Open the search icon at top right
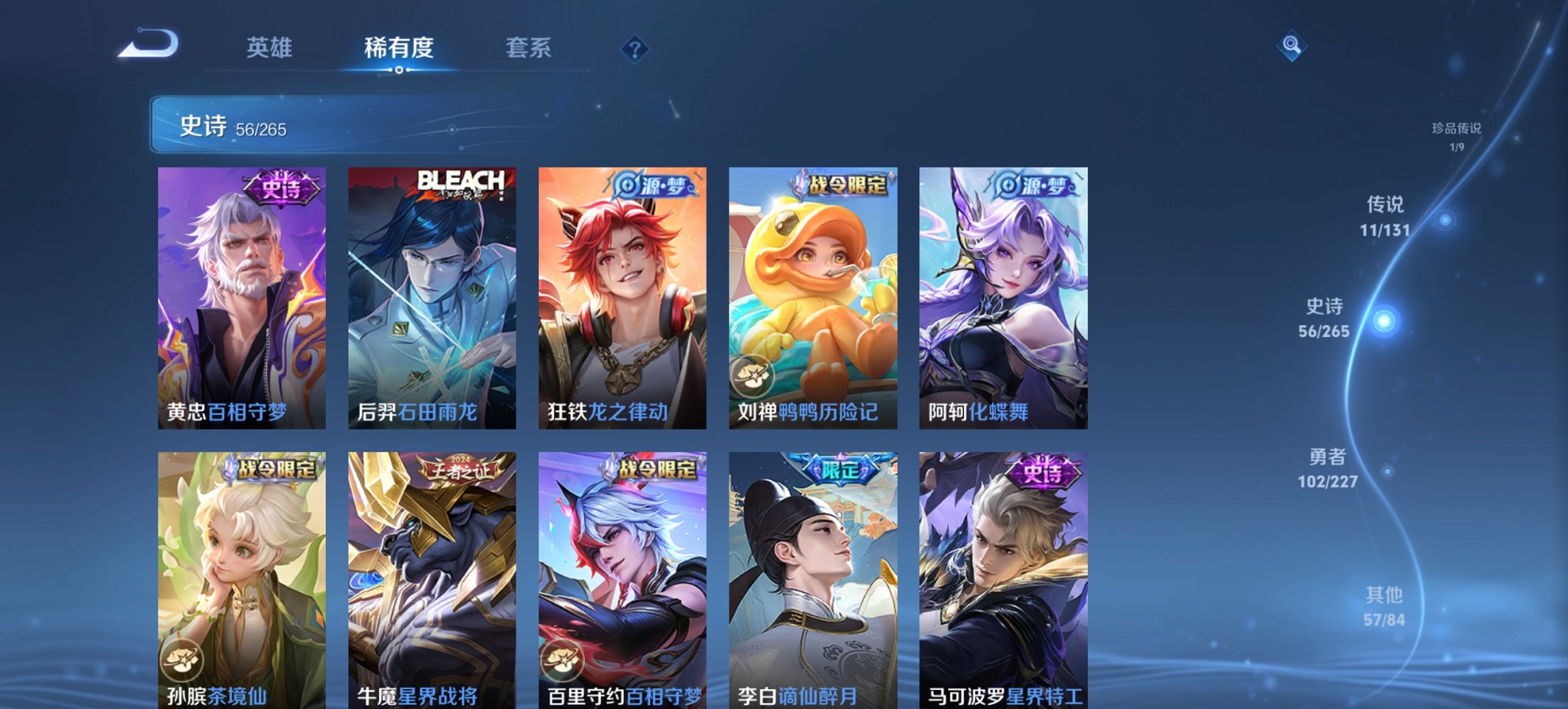This screenshot has height=709, width=1568. [1291, 46]
